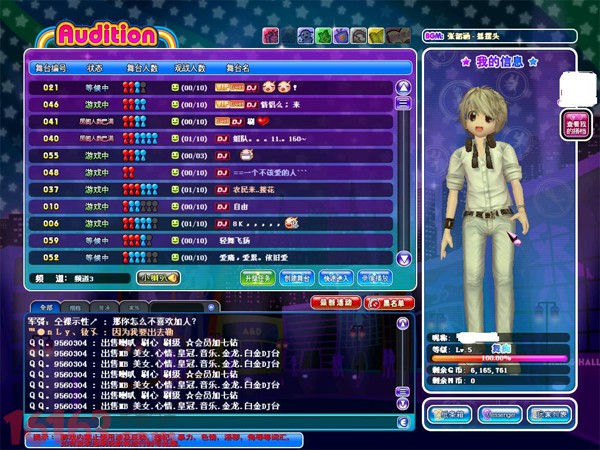This screenshot has height=450, width=600.
Task: Open the 最新活动 latest events button
Action: click(337, 301)
